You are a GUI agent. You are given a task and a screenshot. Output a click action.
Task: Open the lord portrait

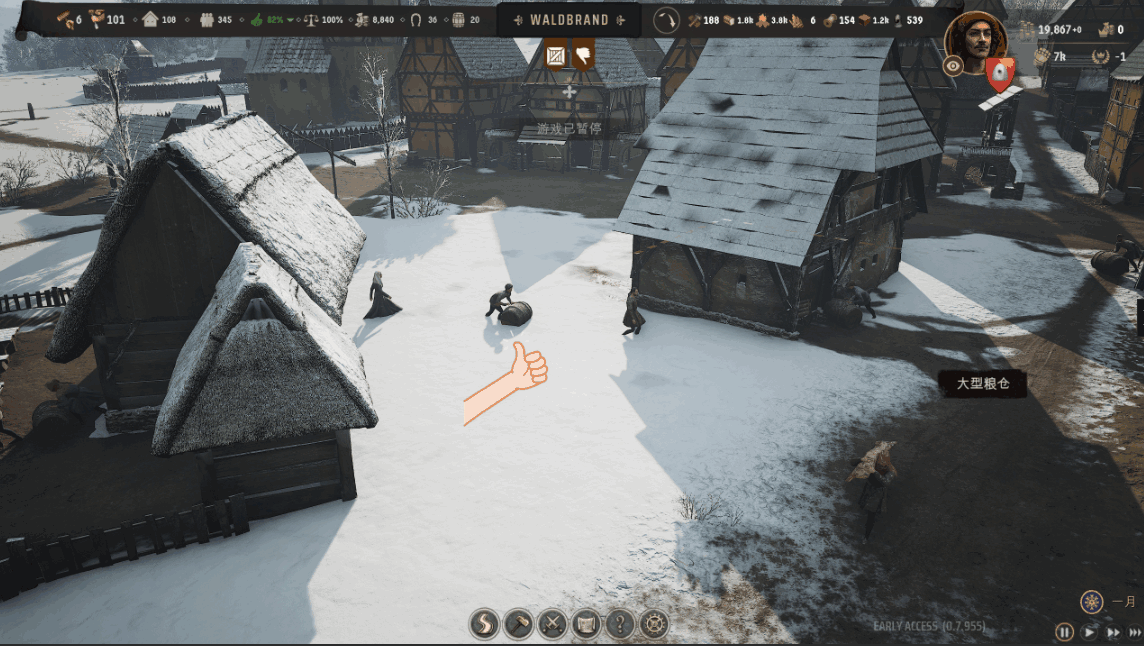point(975,40)
